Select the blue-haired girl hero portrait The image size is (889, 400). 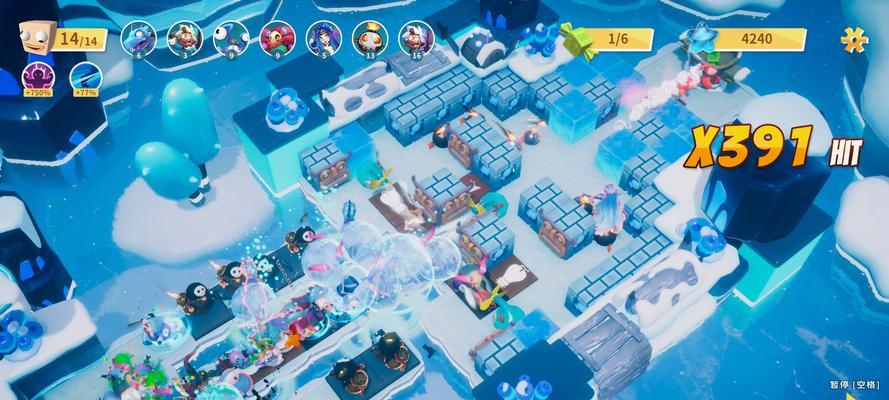pos(322,38)
